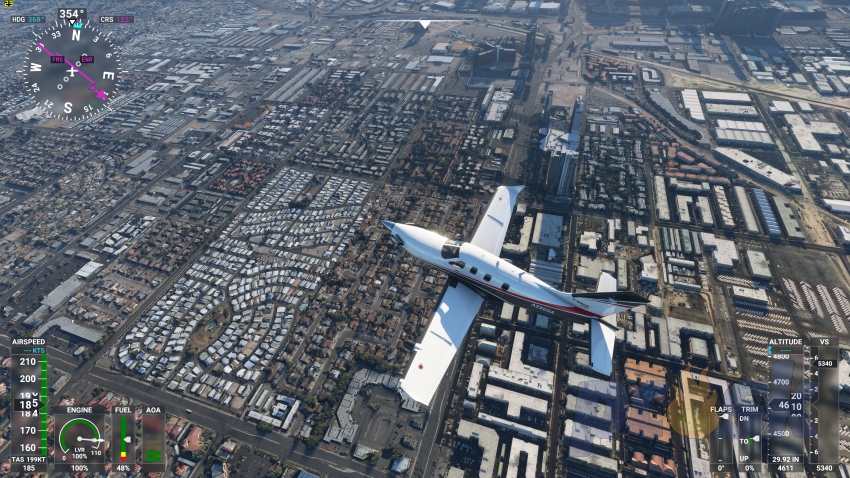Select the HDG heading bug box
This screenshot has width=850, height=478.
coord(29,19)
